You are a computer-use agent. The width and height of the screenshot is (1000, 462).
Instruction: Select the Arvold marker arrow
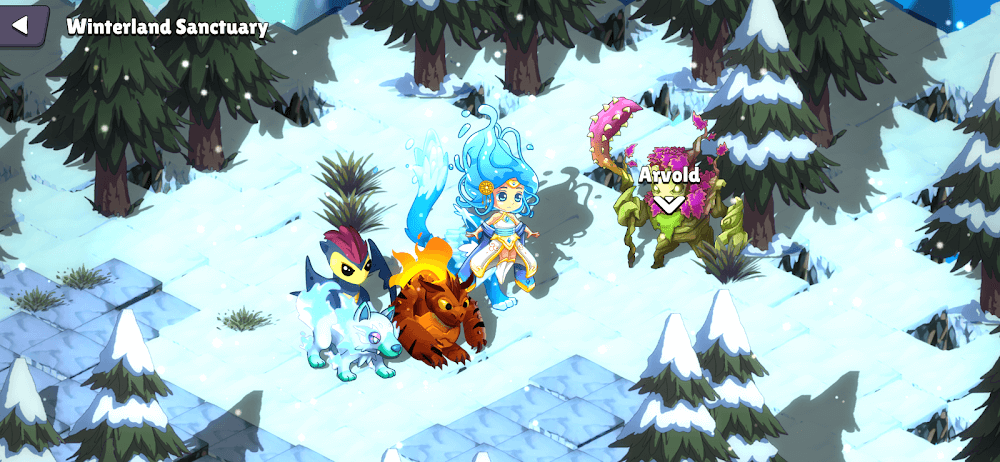(x=668, y=203)
